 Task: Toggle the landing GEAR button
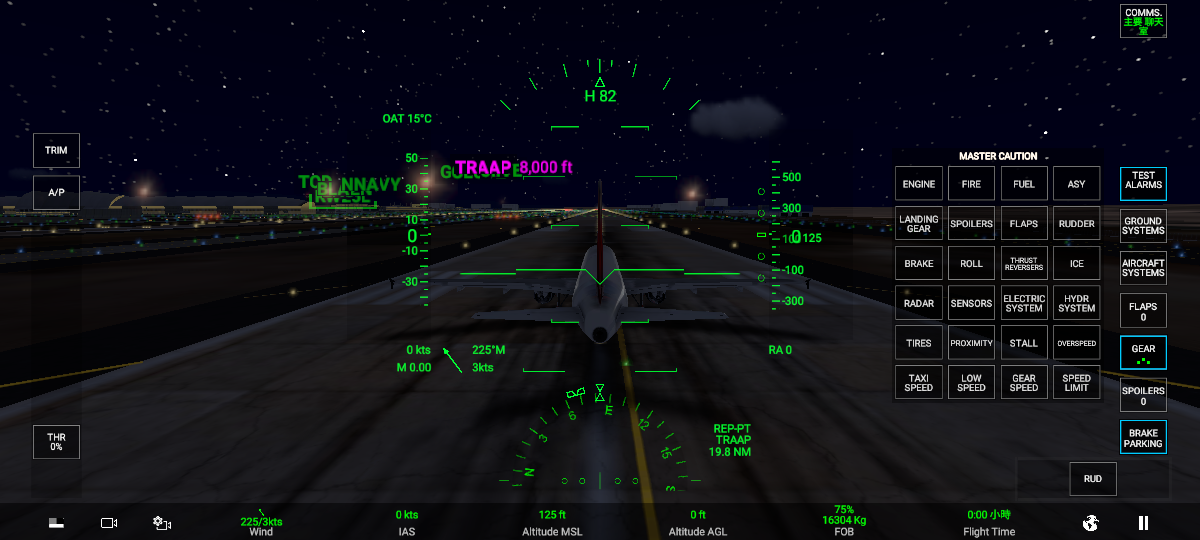(1143, 353)
